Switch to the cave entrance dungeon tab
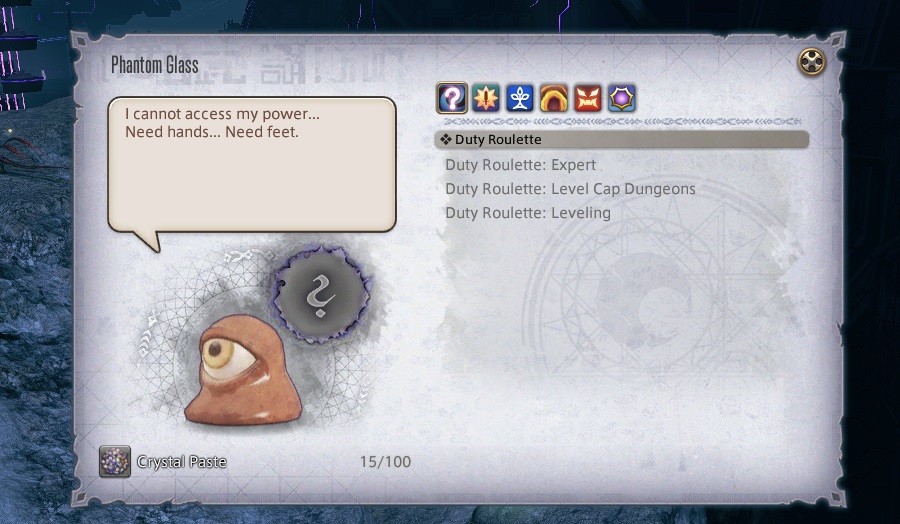 coord(553,98)
